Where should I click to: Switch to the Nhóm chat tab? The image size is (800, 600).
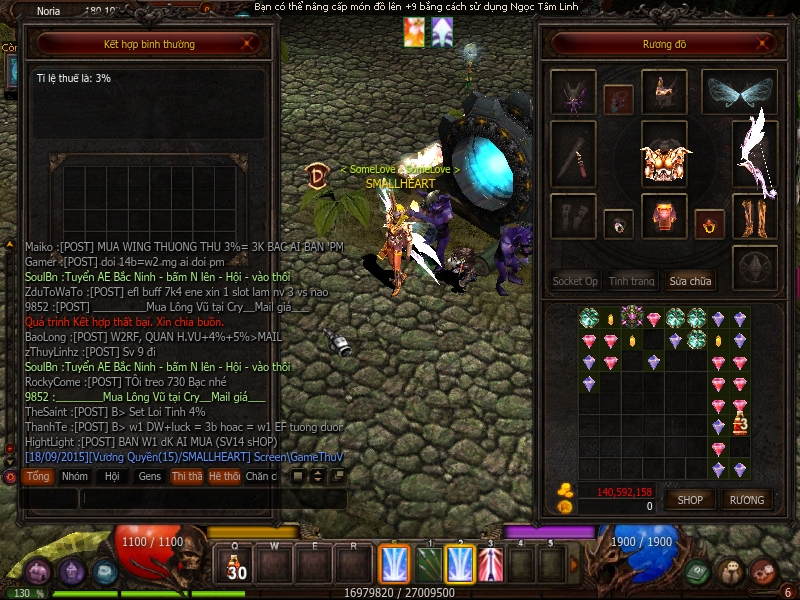point(74,477)
